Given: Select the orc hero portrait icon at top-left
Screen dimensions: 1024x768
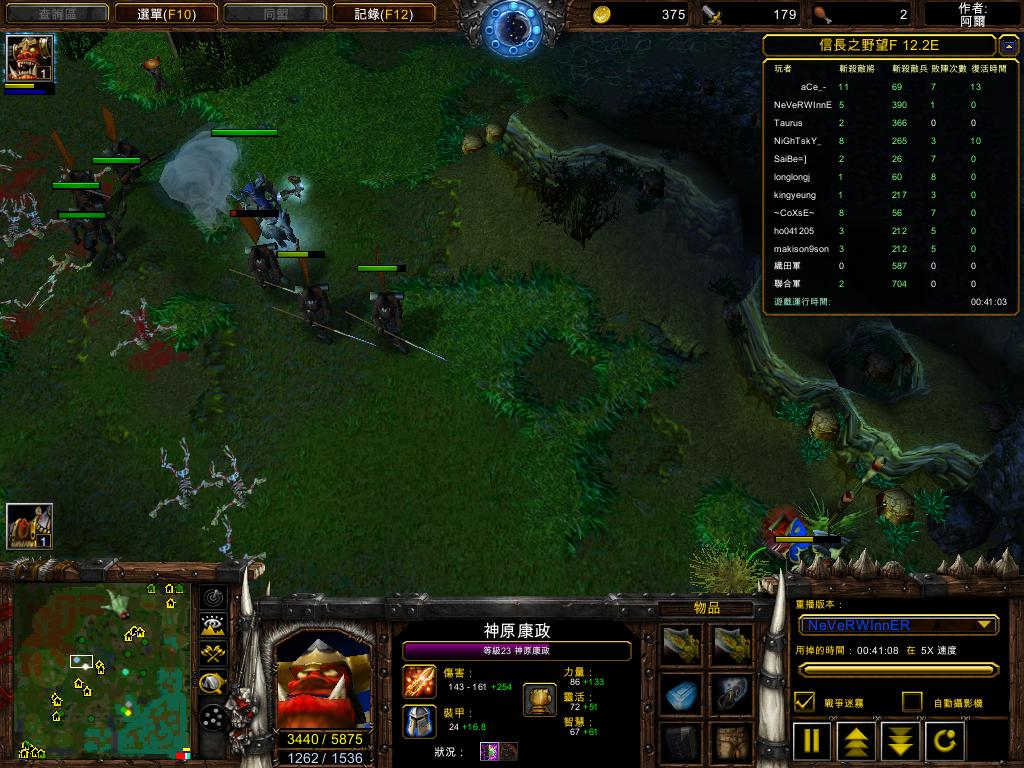Looking at the screenshot, I should coord(30,58).
